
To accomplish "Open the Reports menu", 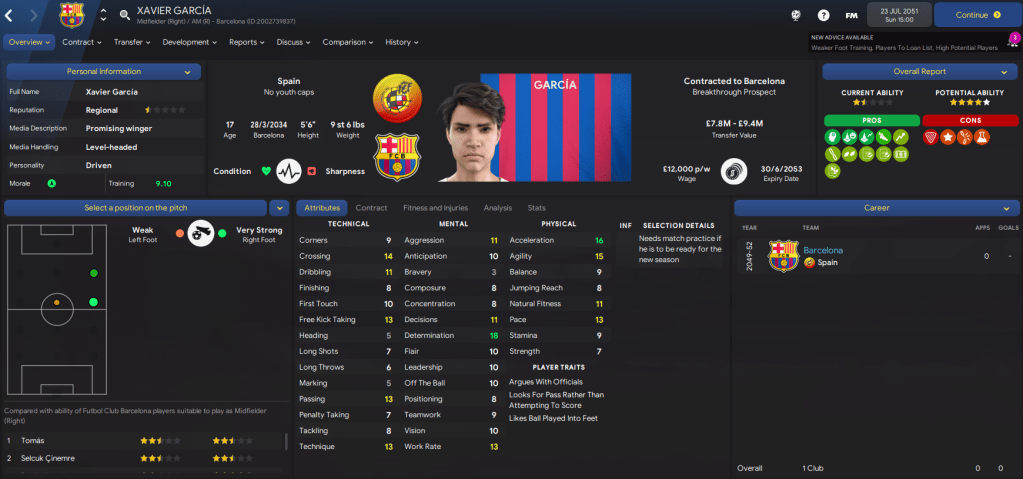I will click(246, 42).
